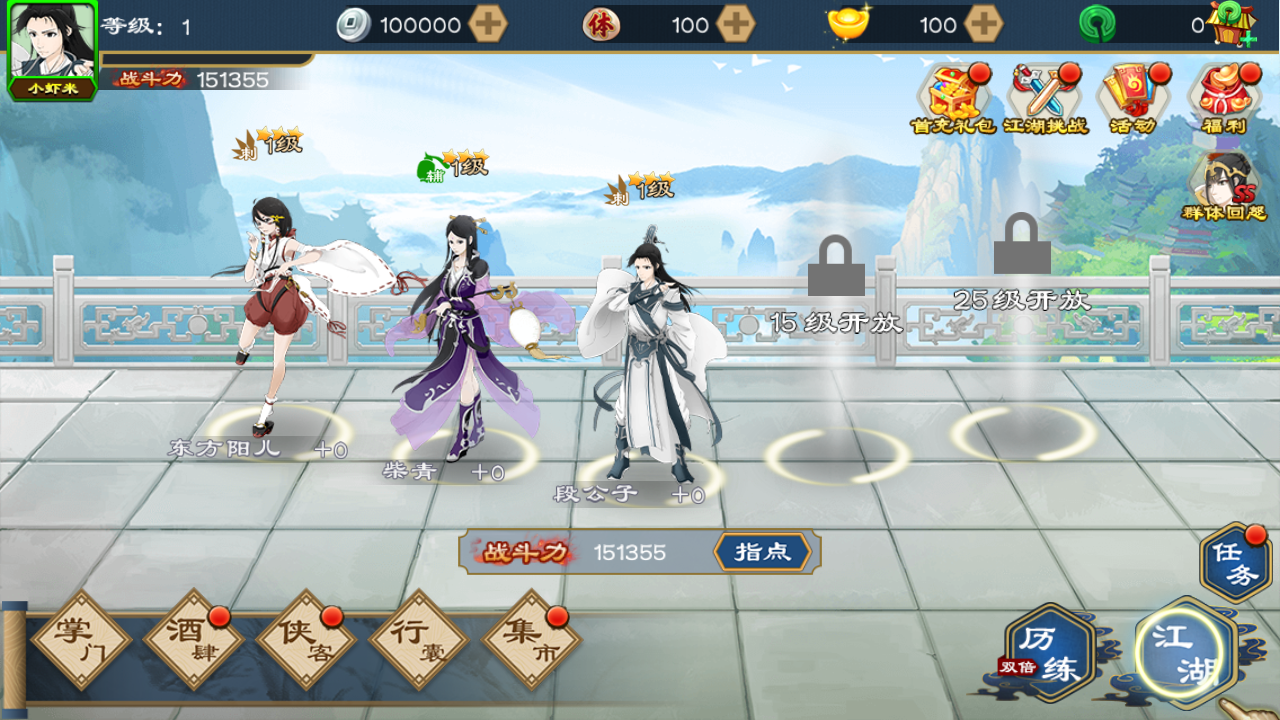Open the 福利 welfare rewards icon
Viewport: 1280px width, 720px height.
(1223, 96)
